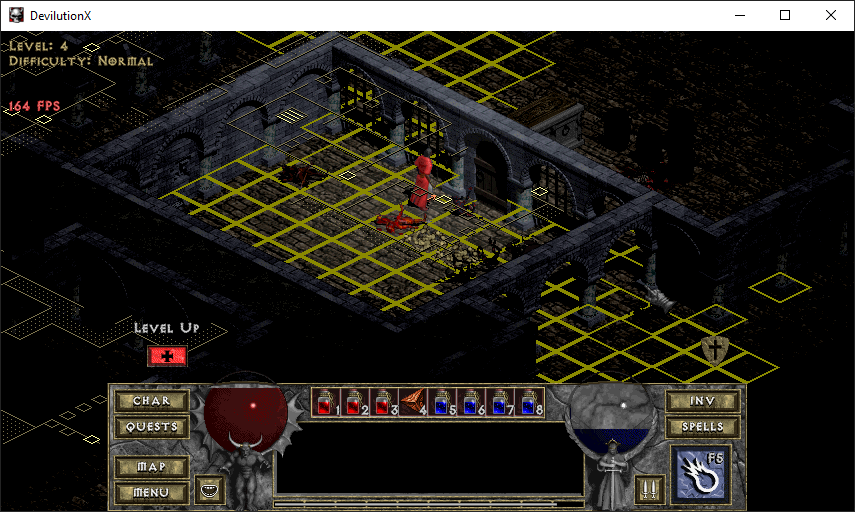Screen dimensions: 855x512
Task: Open the Quests log
Action: coord(151,427)
